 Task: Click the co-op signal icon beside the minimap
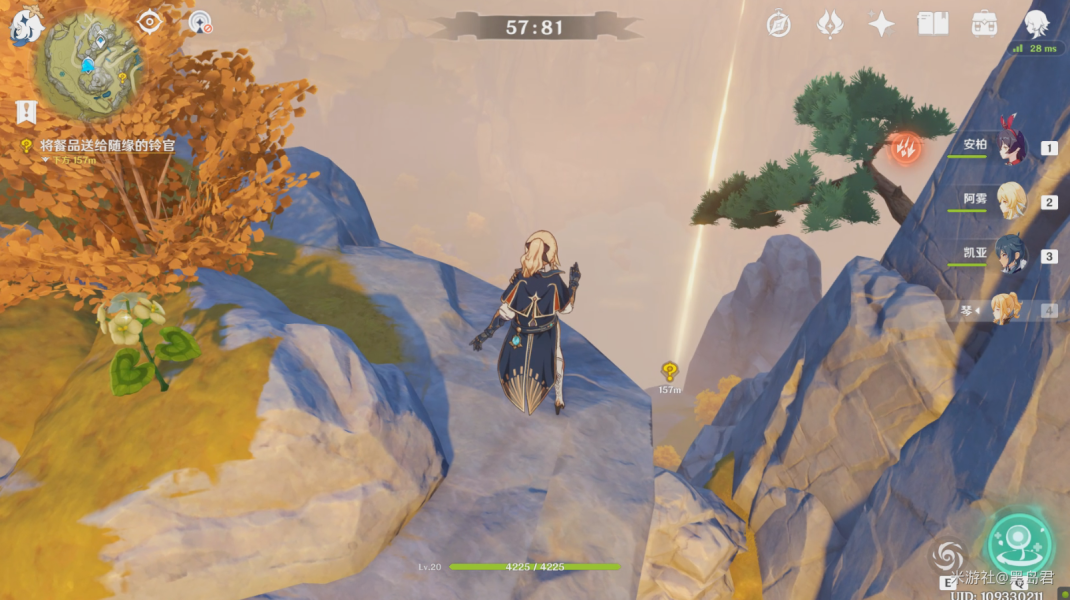[200, 22]
